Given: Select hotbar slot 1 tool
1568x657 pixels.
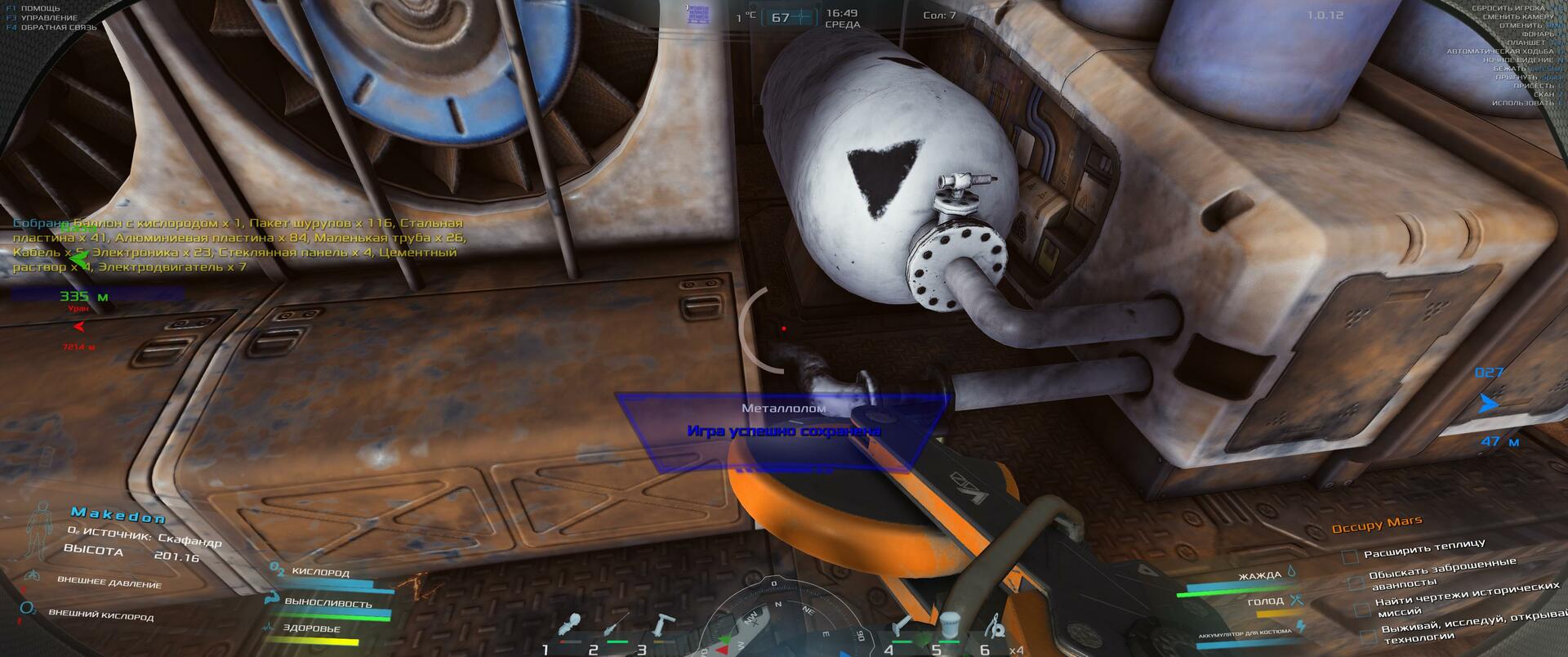Looking at the screenshot, I should point(574,627).
